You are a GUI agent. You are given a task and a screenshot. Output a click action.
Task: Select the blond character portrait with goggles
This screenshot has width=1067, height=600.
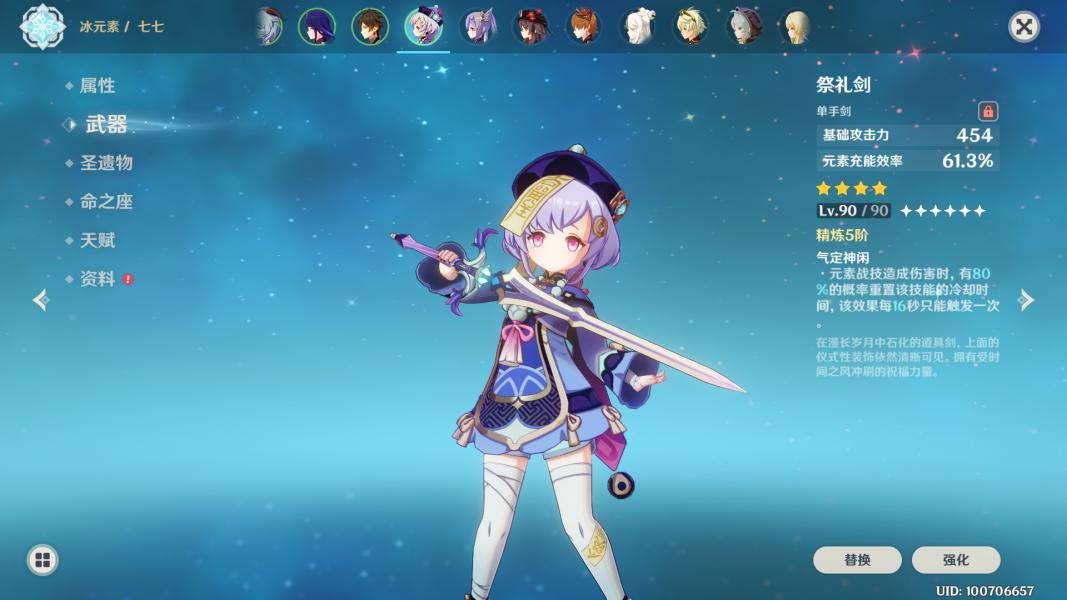(691, 27)
